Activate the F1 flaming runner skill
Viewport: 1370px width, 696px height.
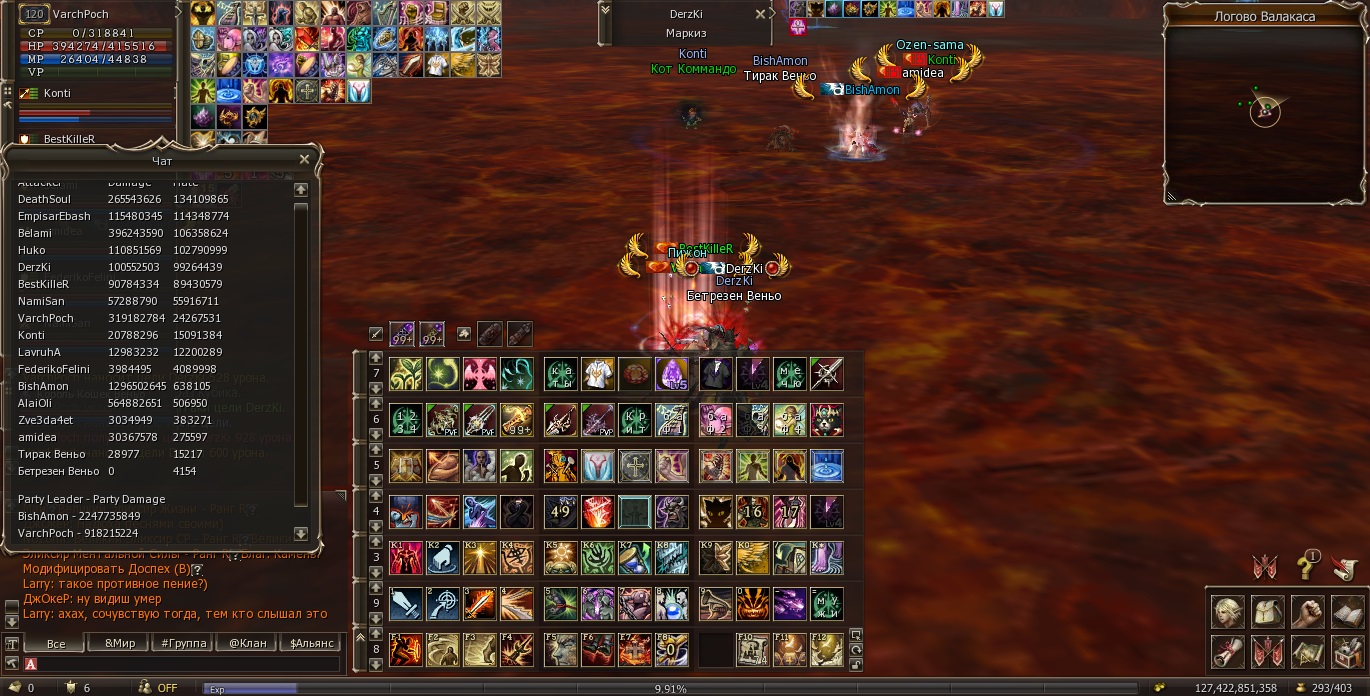[406, 650]
